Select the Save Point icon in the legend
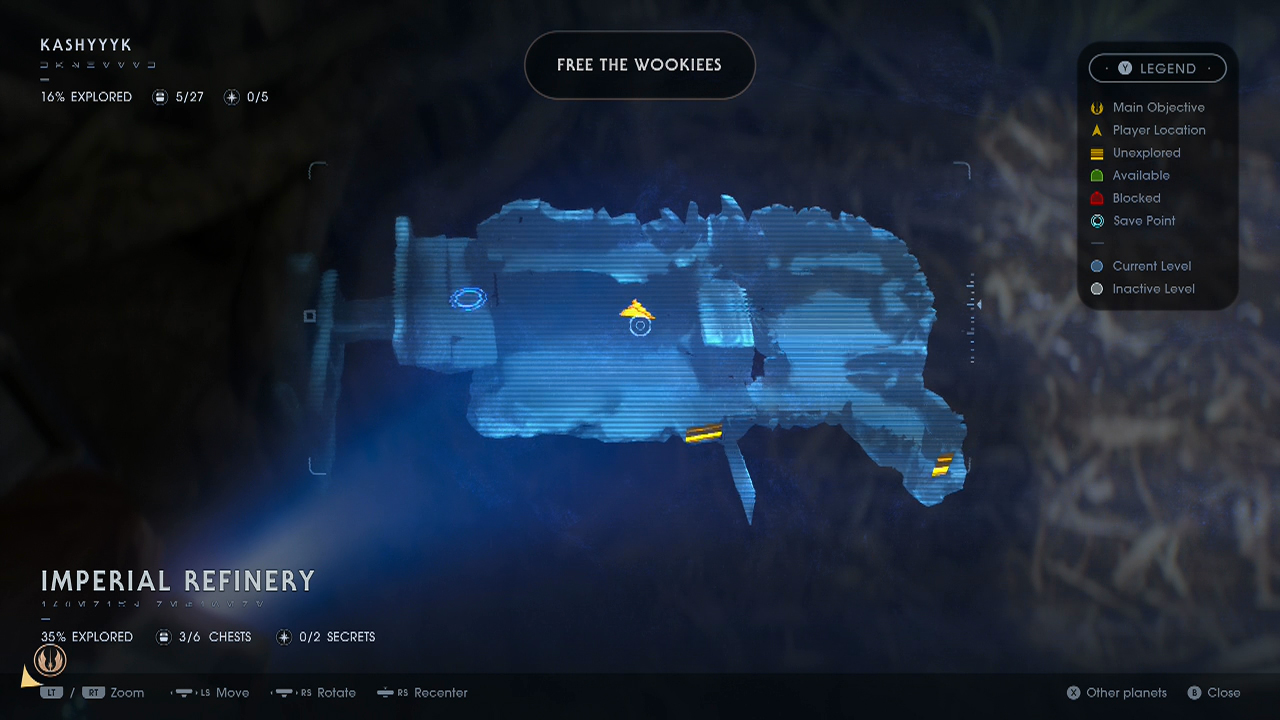This screenshot has height=720, width=1280. (x=1096, y=221)
